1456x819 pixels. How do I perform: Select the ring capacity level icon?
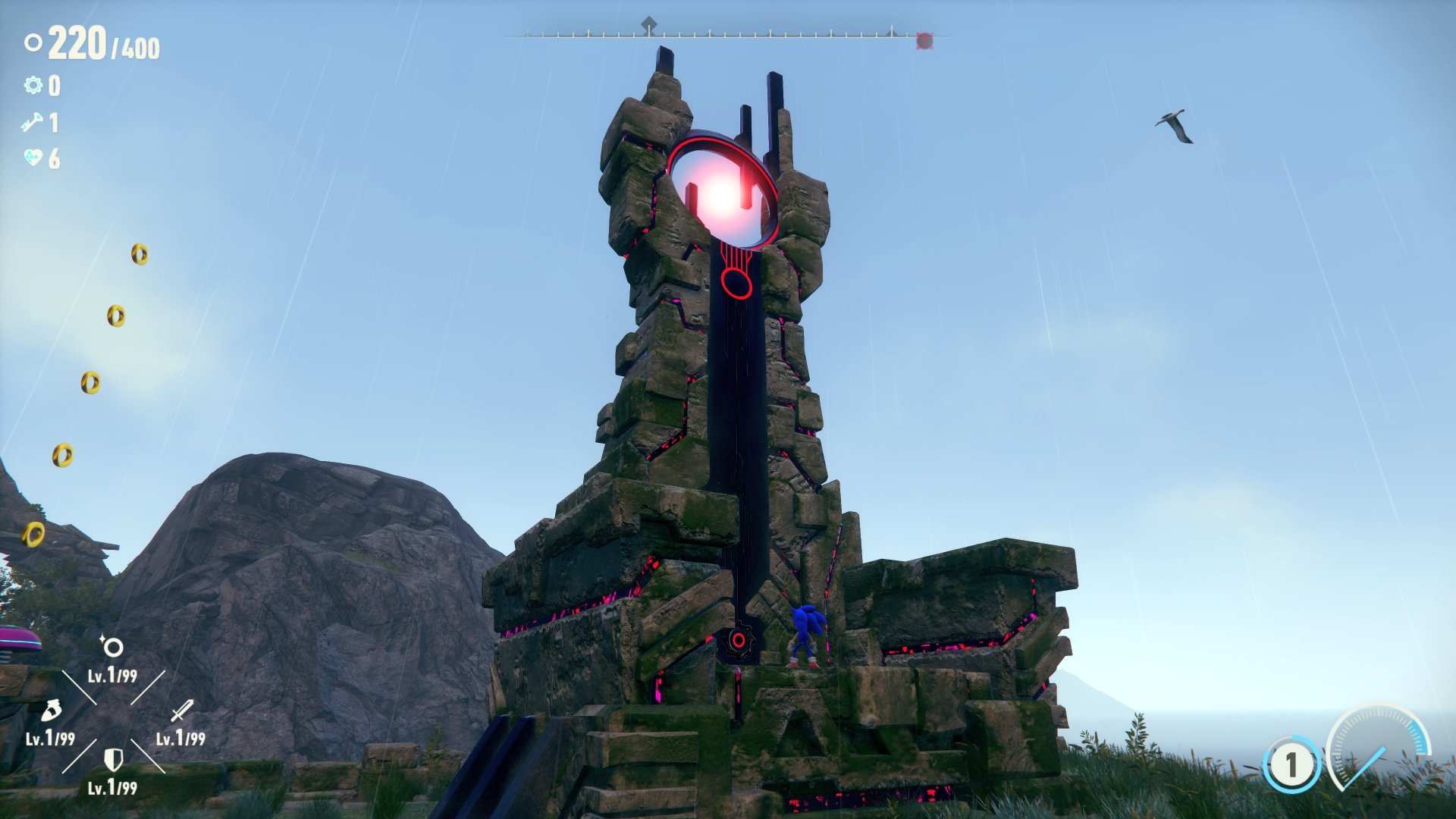pos(112,648)
